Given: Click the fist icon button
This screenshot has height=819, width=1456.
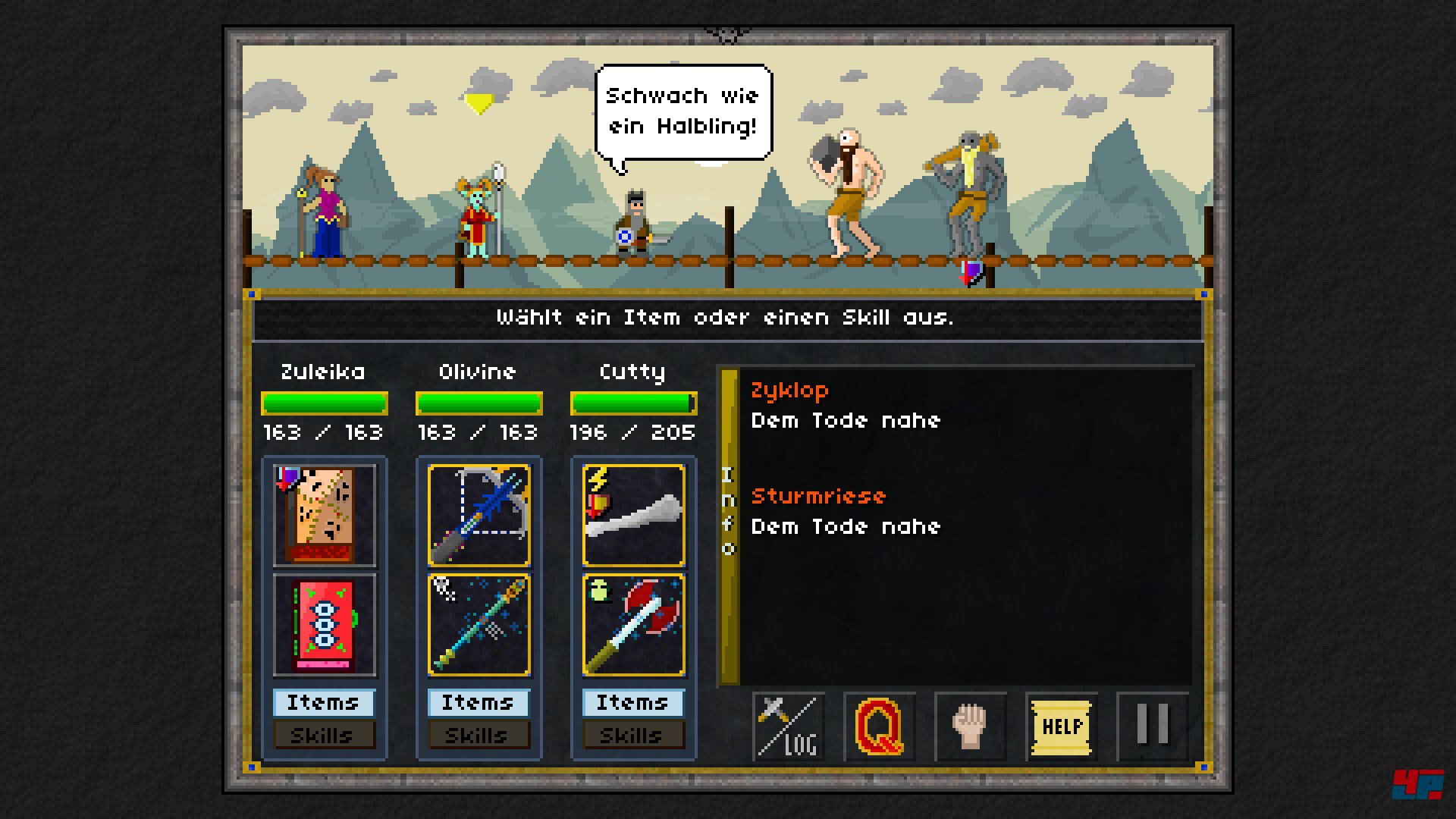Looking at the screenshot, I should pos(971,726).
